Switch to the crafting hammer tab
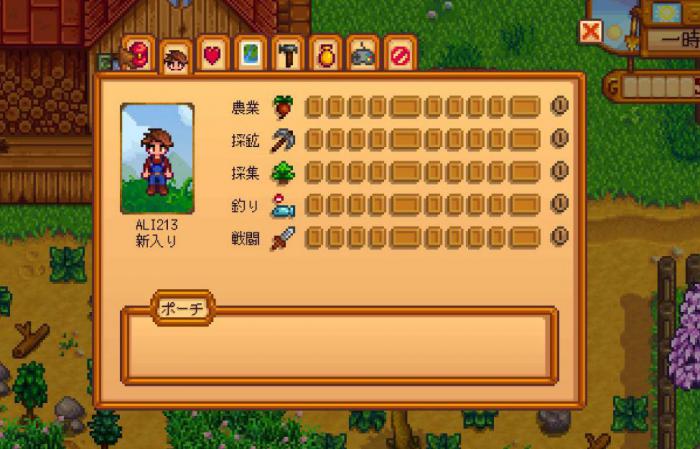Viewport: 700px width, 449px height. pyautogui.click(x=287, y=55)
